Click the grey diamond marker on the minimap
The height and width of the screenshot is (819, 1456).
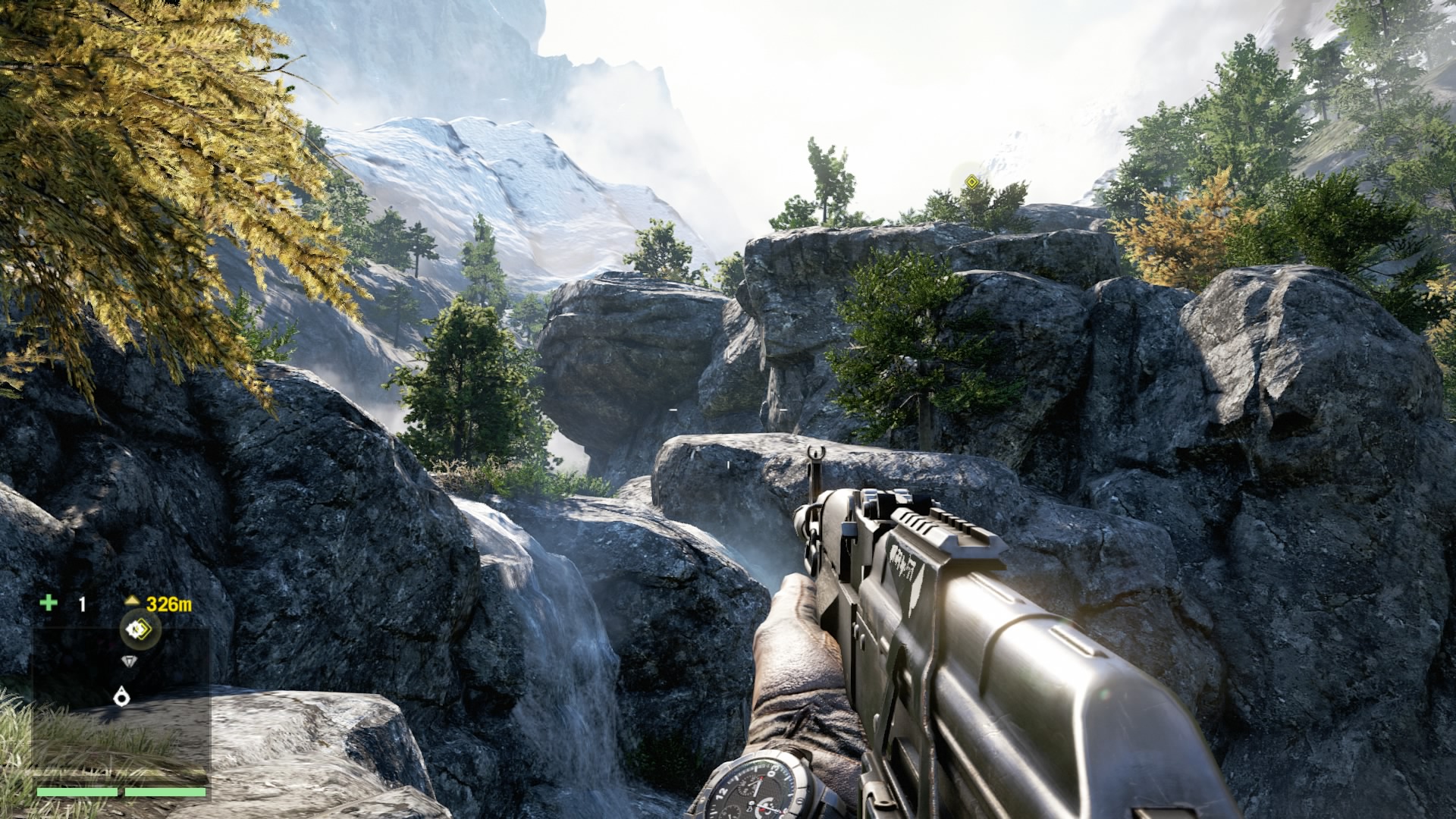pos(130,662)
